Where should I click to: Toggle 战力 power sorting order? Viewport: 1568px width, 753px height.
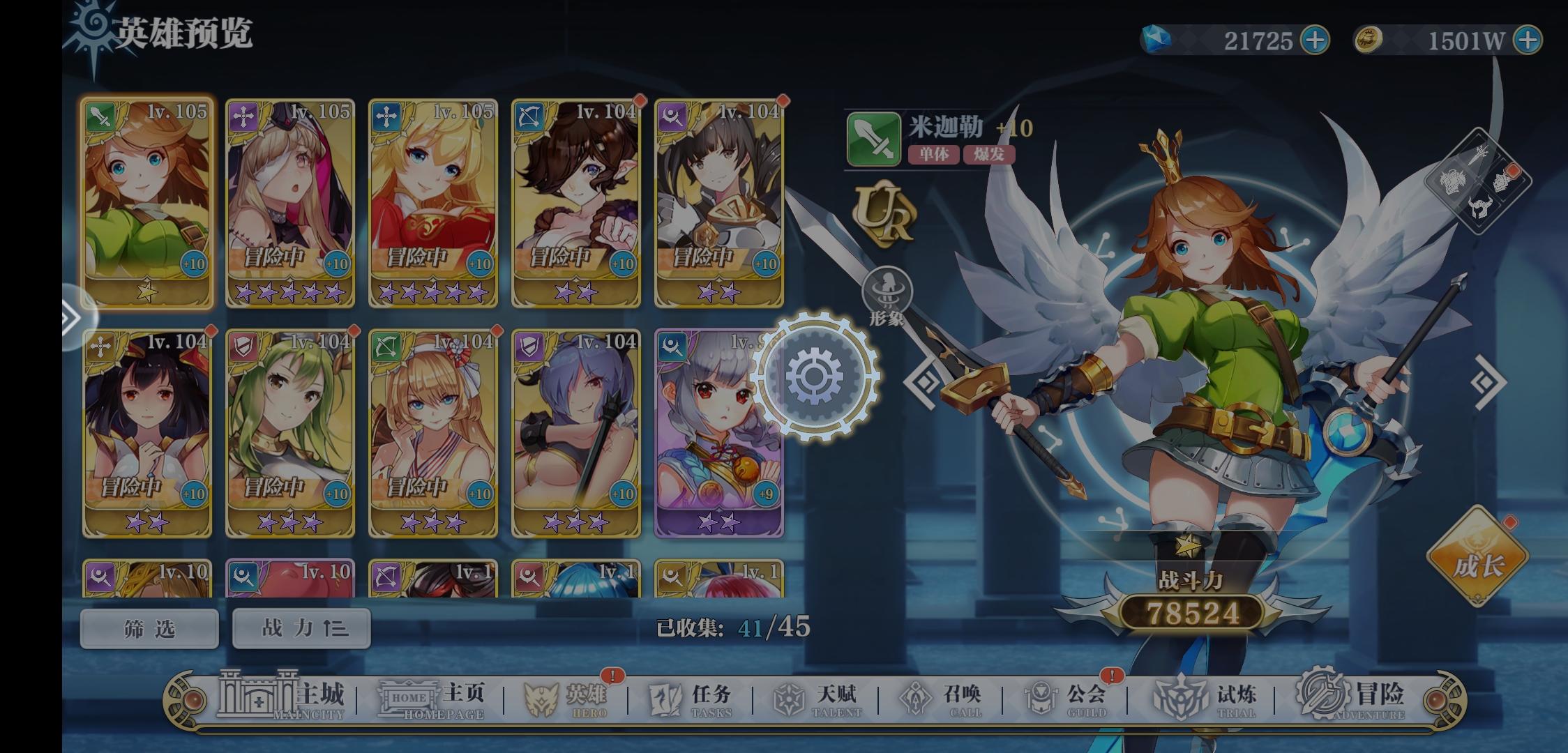301,627
